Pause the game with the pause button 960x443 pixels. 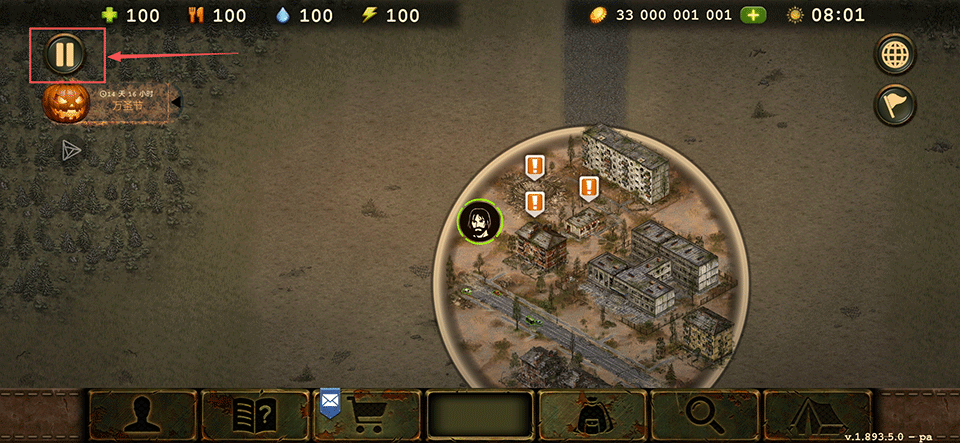click(x=65, y=55)
